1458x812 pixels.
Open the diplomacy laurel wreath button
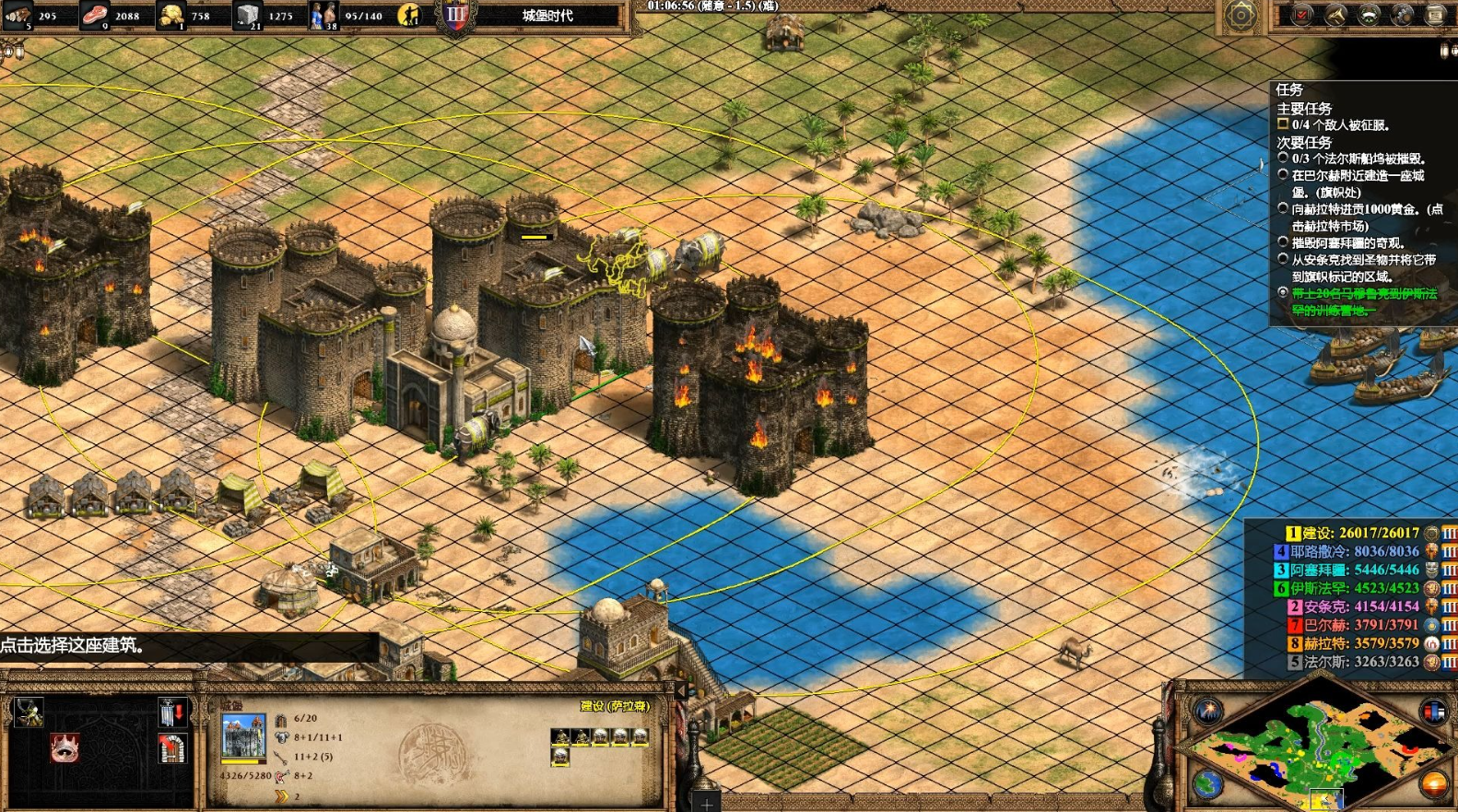[x=1369, y=15]
